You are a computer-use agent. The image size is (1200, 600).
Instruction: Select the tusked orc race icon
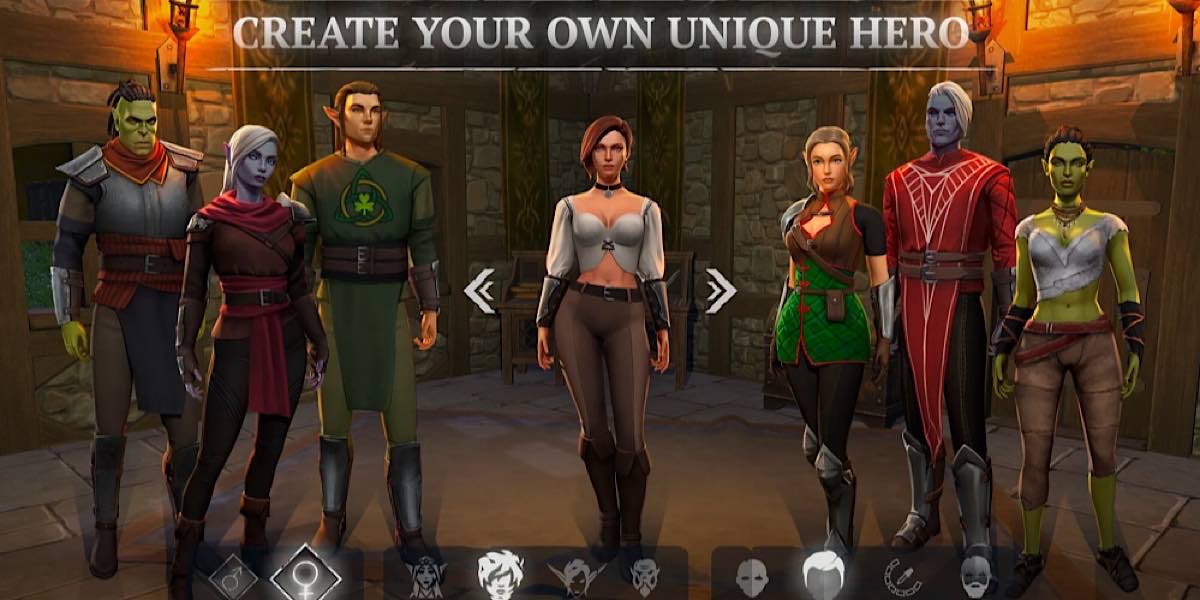(x=644, y=576)
